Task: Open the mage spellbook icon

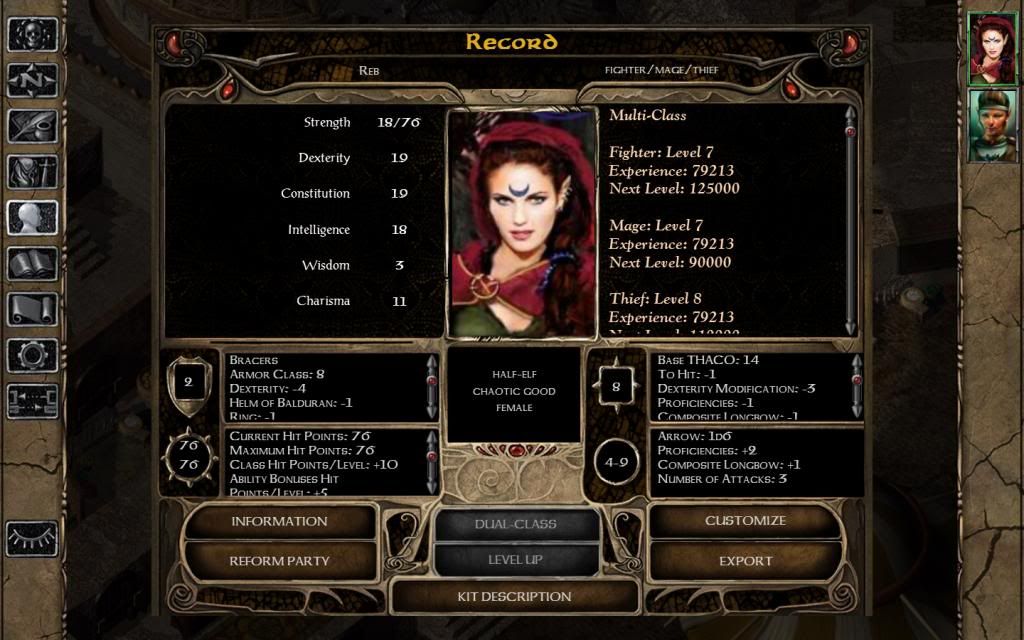Action: (x=32, y=264)
